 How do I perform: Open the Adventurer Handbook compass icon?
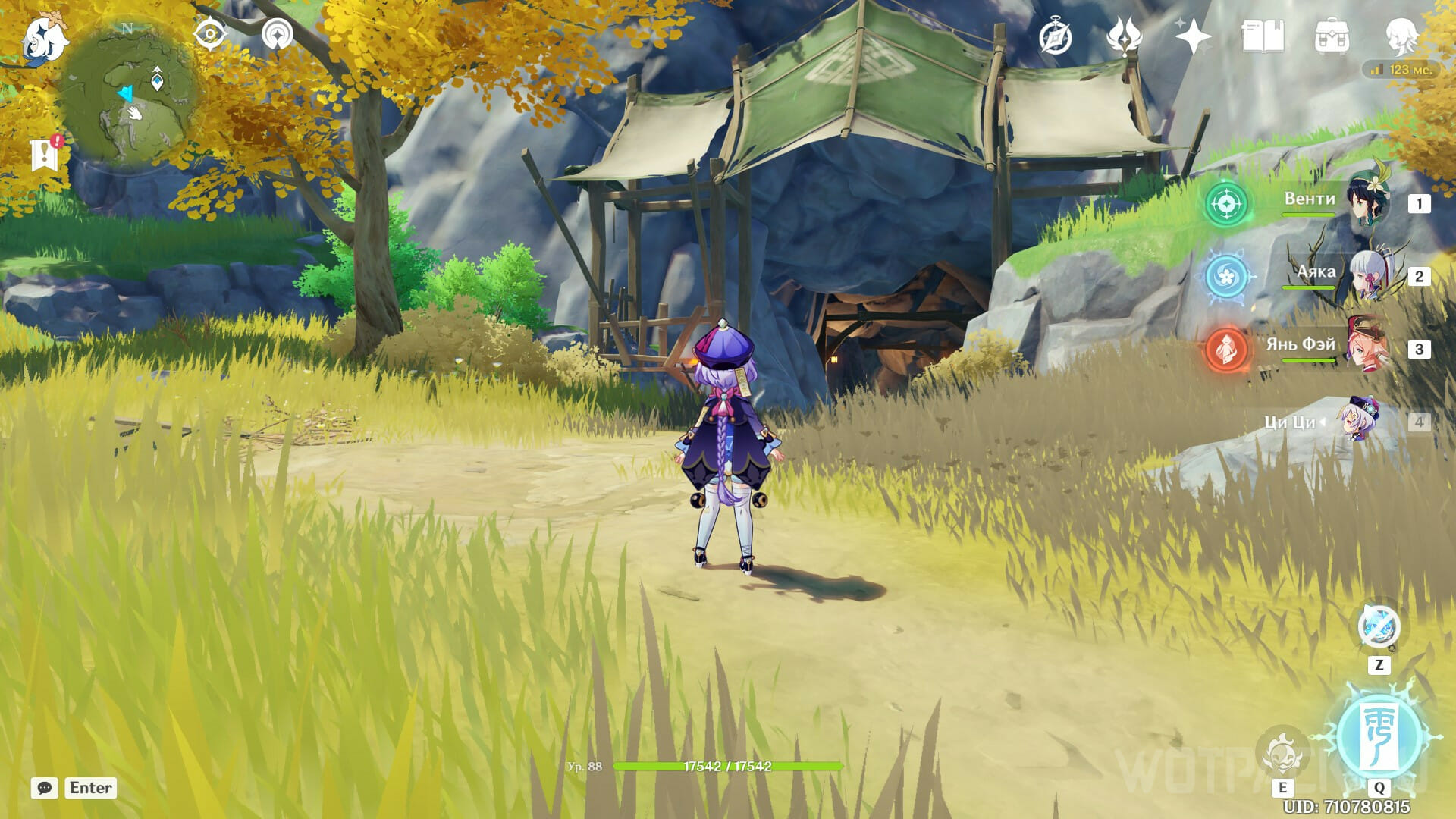1056,36
